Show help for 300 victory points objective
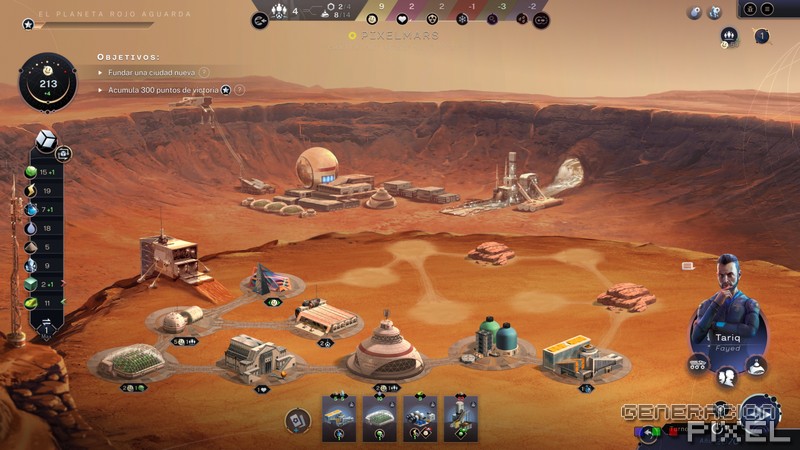This screenshot has height=450, width=800. tap(240, 90)
